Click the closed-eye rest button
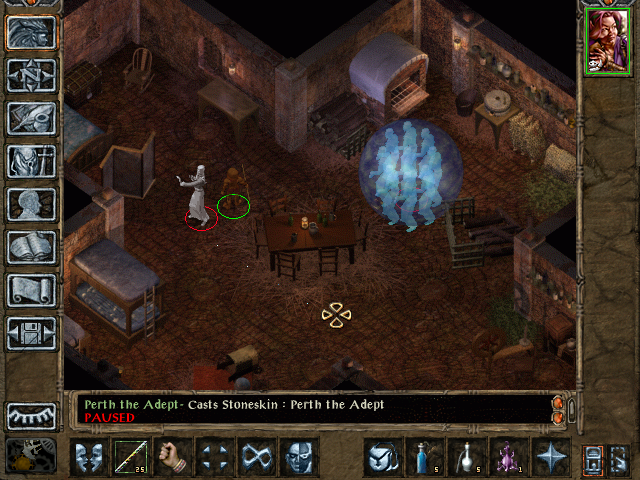Screen dimensions: 640x480 click(x=31, y=416)
